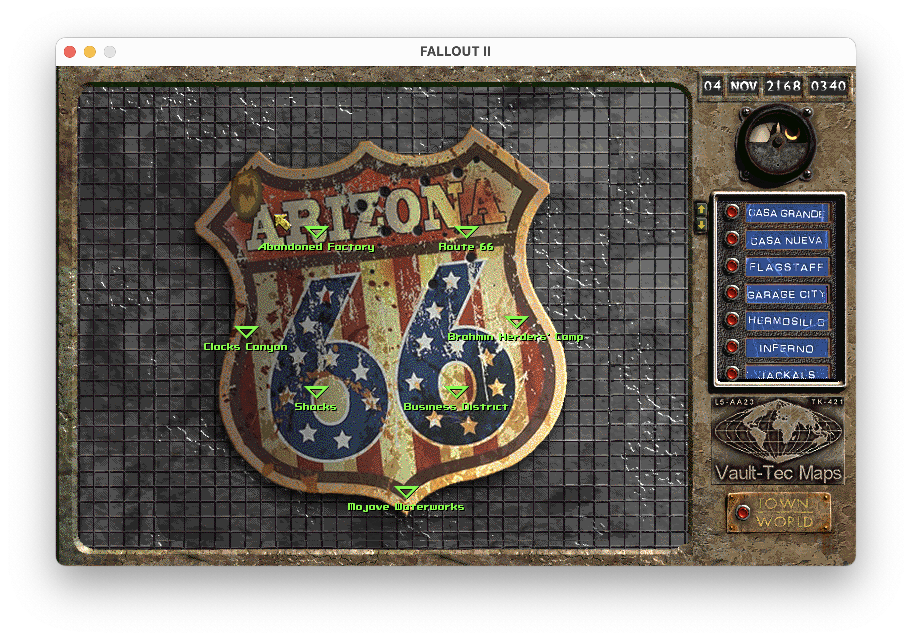Select the Inferno destination entry

click(786, 348)
